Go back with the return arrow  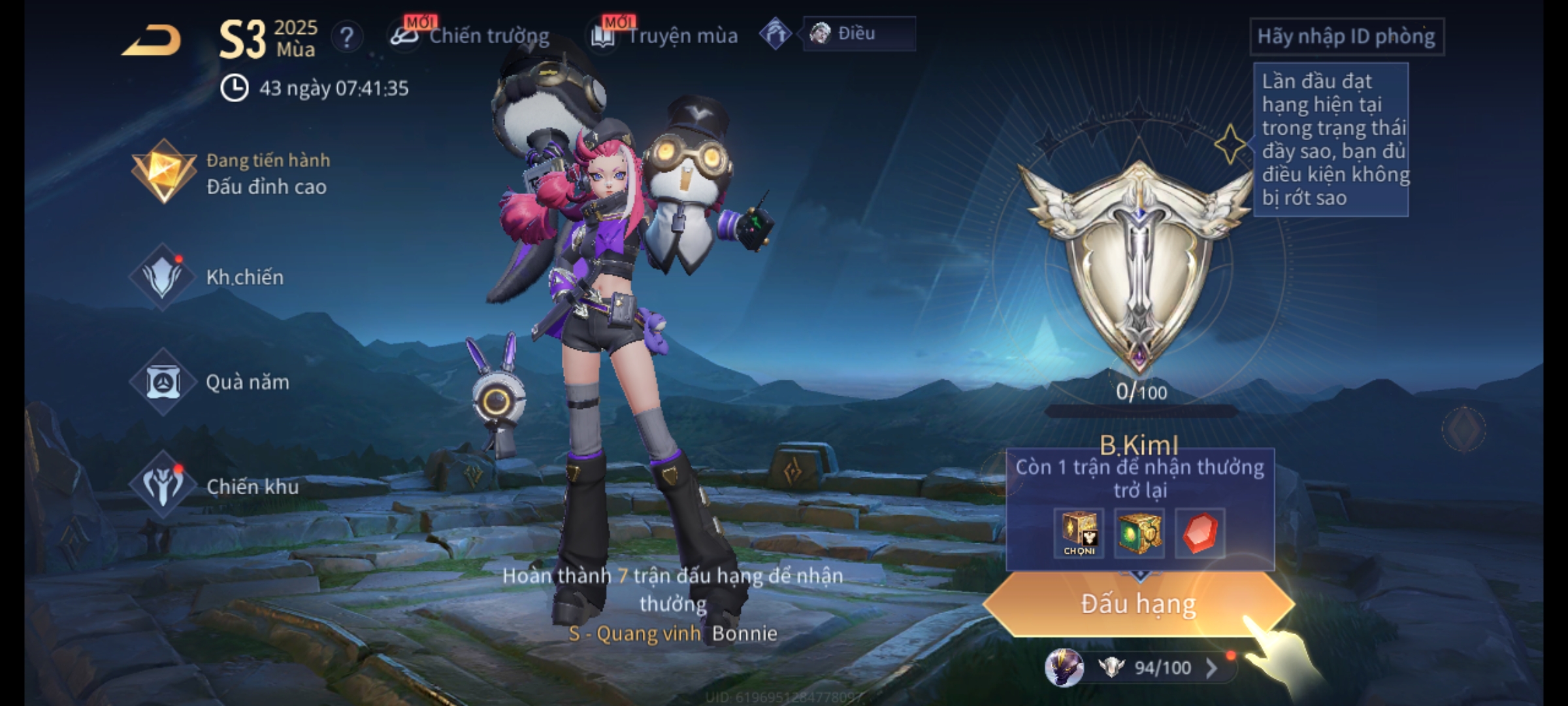[152, 41]
